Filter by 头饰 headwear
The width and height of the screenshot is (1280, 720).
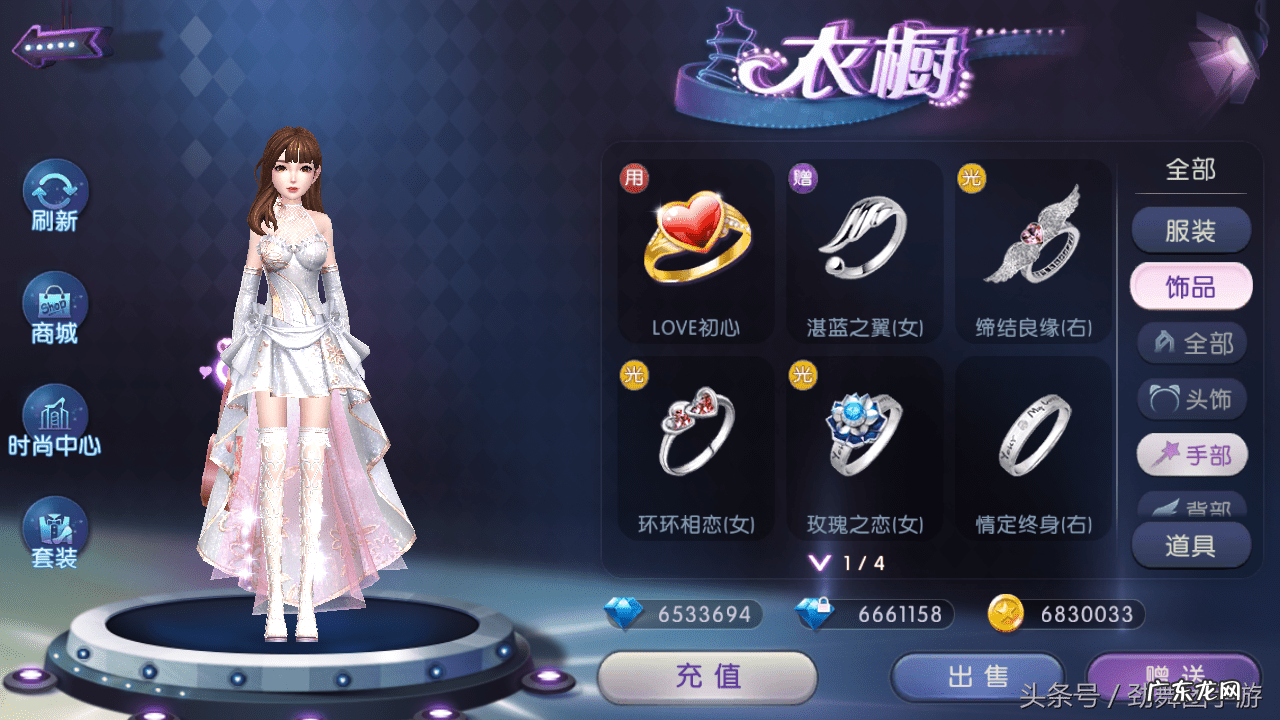click(1192, 400)
